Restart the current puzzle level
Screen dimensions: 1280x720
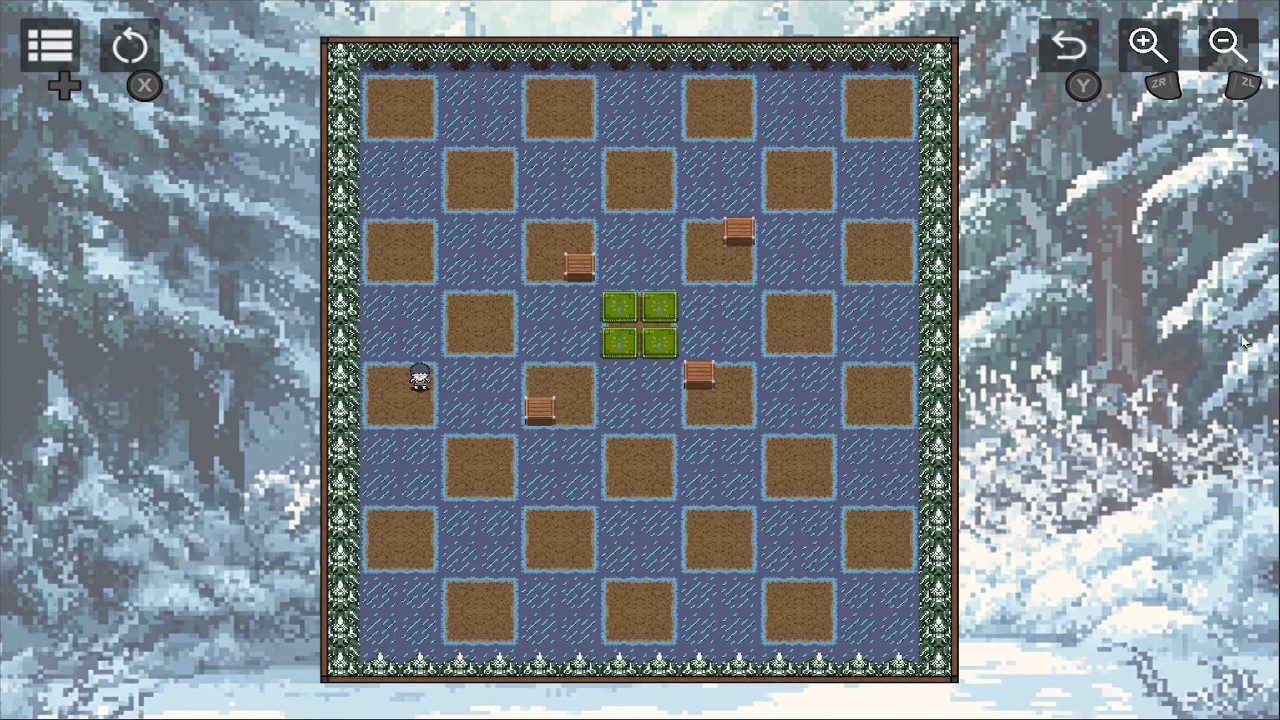131,44
